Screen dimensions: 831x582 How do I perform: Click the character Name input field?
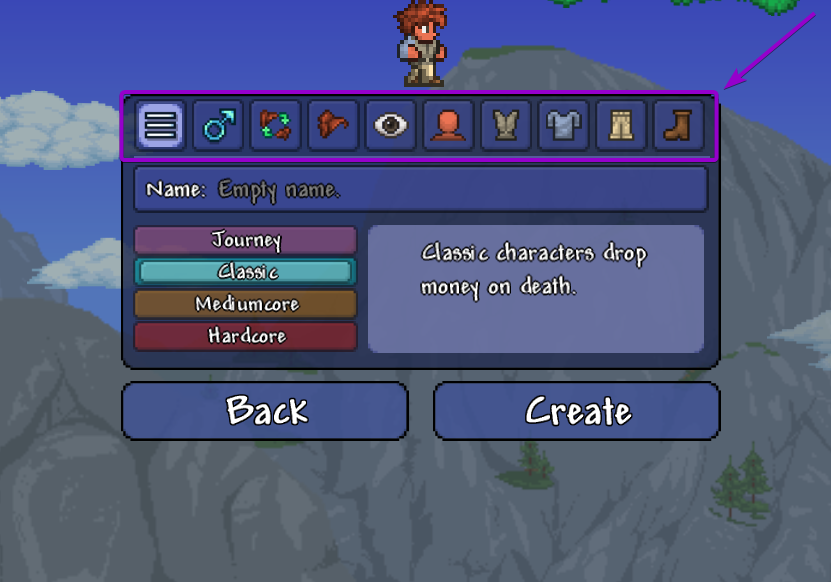pyautogui.click(x=420, y=189)
